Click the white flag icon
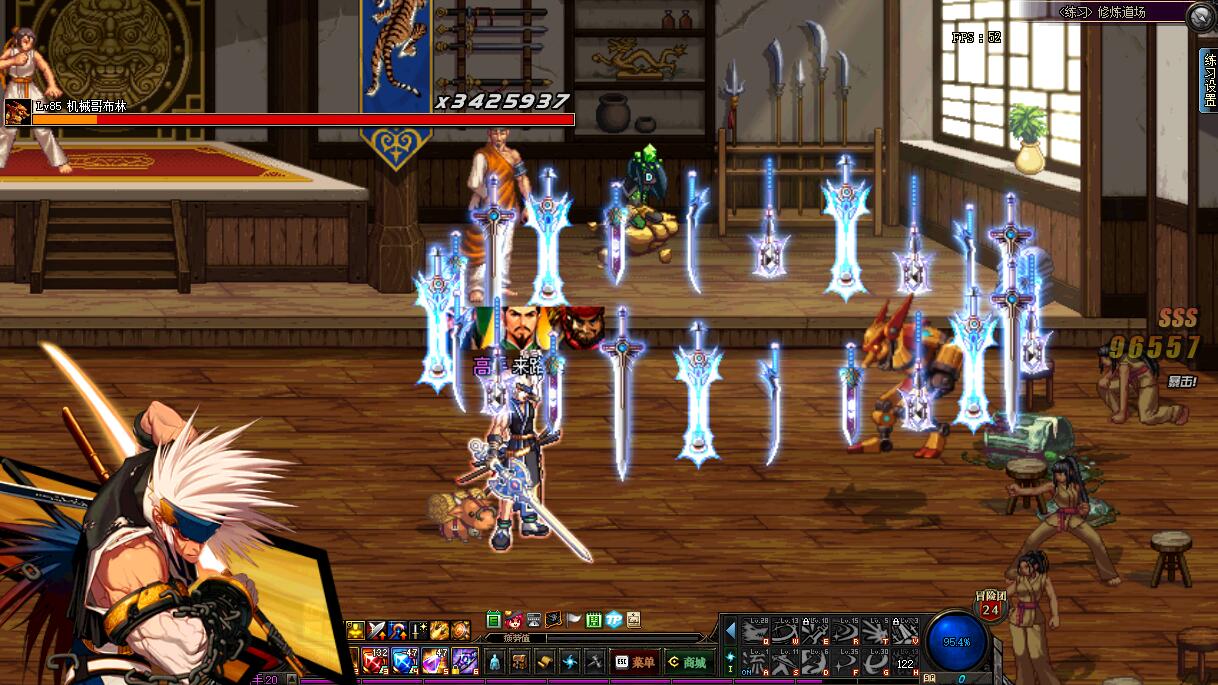 pos(574,620)
